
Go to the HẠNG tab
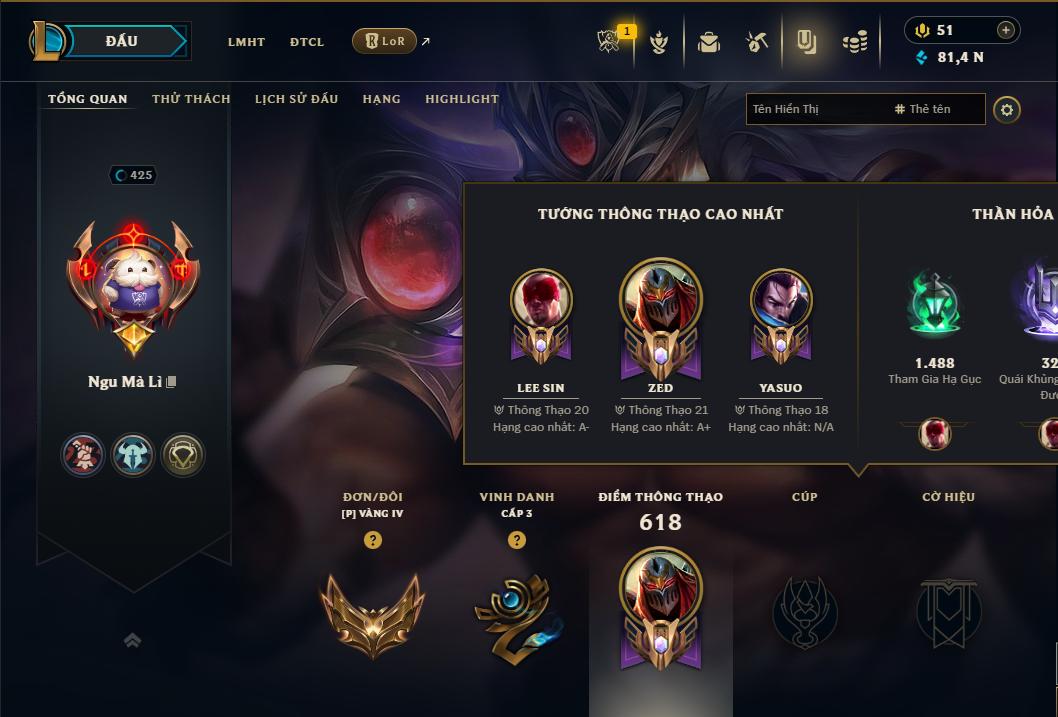(x=381, y=99)
